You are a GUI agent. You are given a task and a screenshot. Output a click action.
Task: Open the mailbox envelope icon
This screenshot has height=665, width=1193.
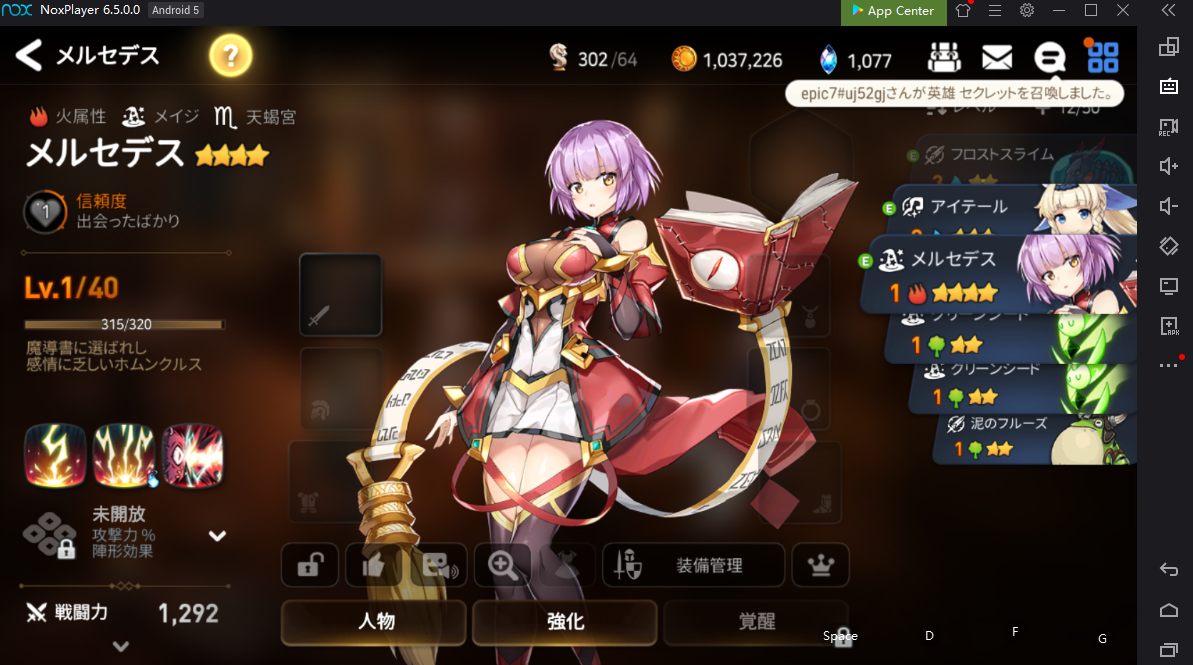[996, 58]
